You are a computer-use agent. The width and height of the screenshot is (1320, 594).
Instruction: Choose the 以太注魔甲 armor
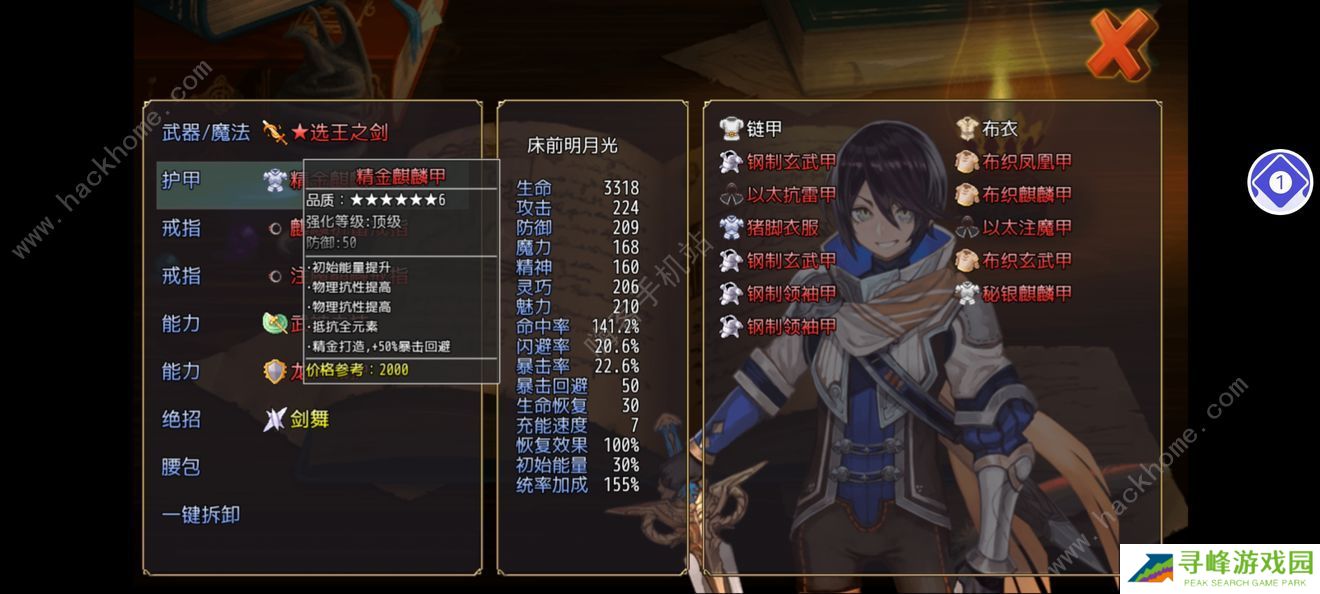[x=1027, y=228]
